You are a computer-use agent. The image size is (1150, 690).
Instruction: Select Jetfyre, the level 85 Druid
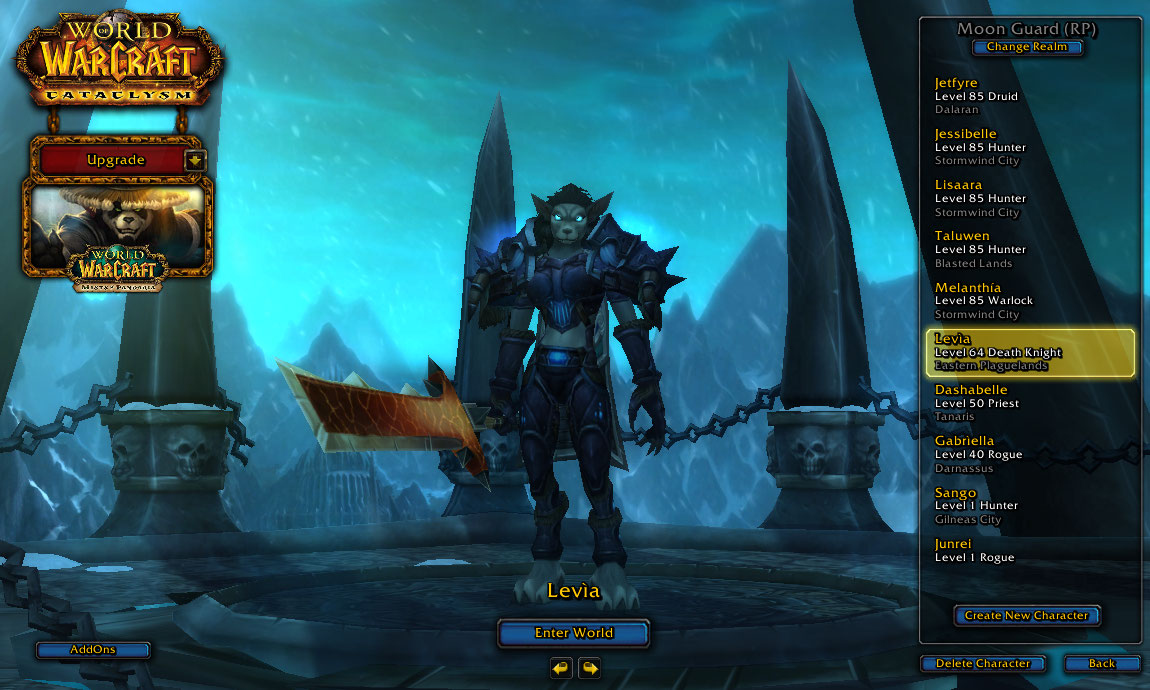coord(1030,96)
